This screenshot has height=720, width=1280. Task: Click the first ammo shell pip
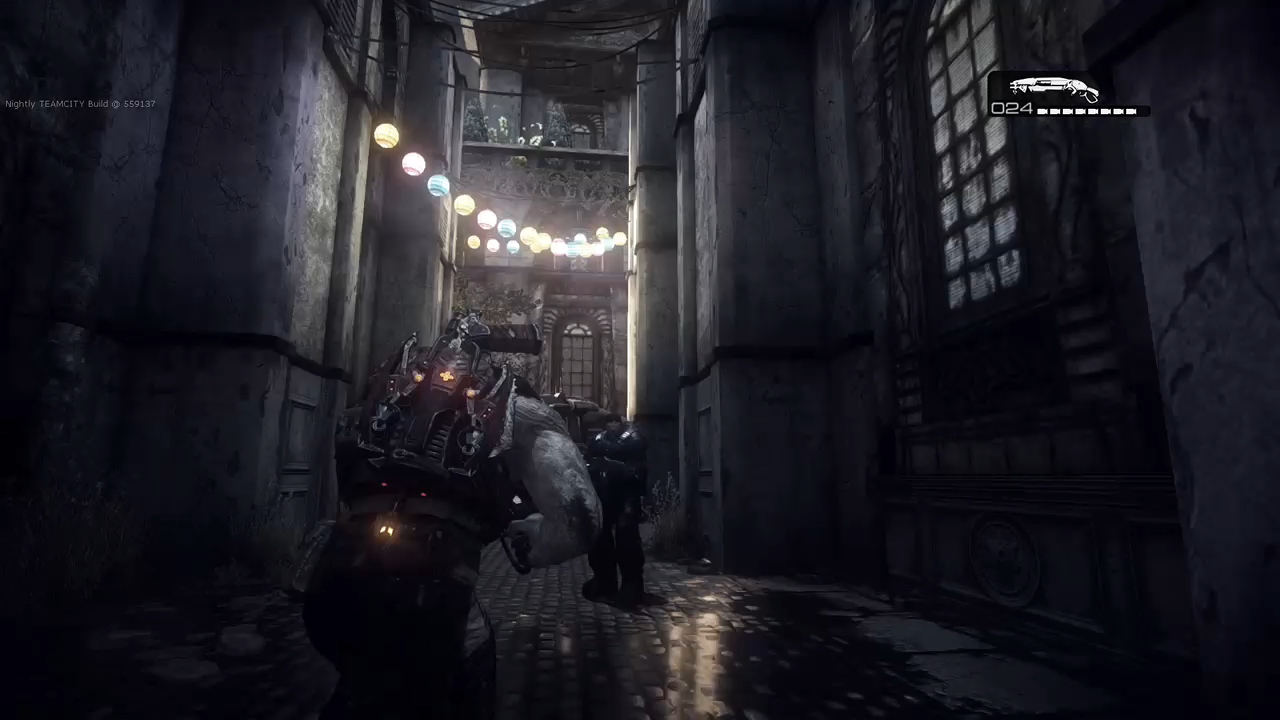1040,110
